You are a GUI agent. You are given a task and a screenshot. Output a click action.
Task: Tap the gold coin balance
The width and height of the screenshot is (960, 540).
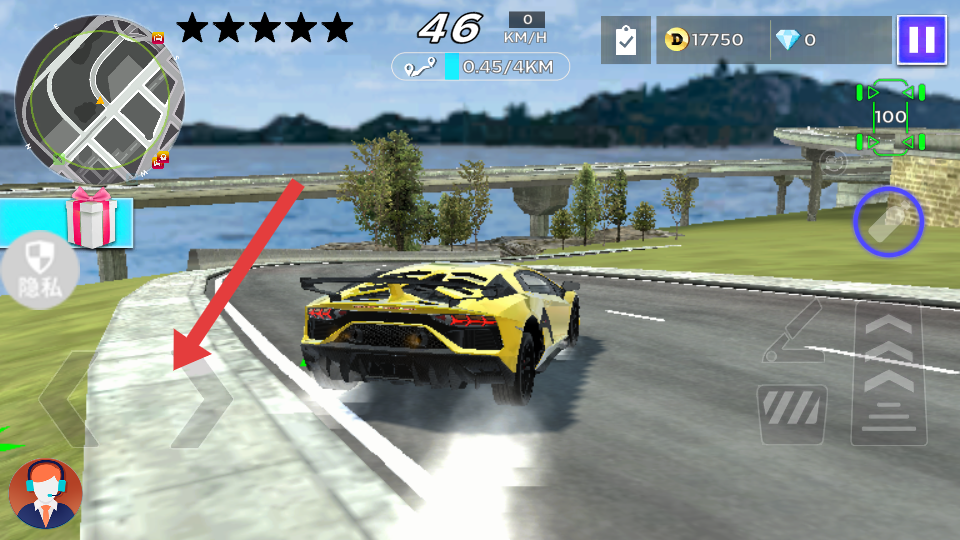(x=706, y=40)
